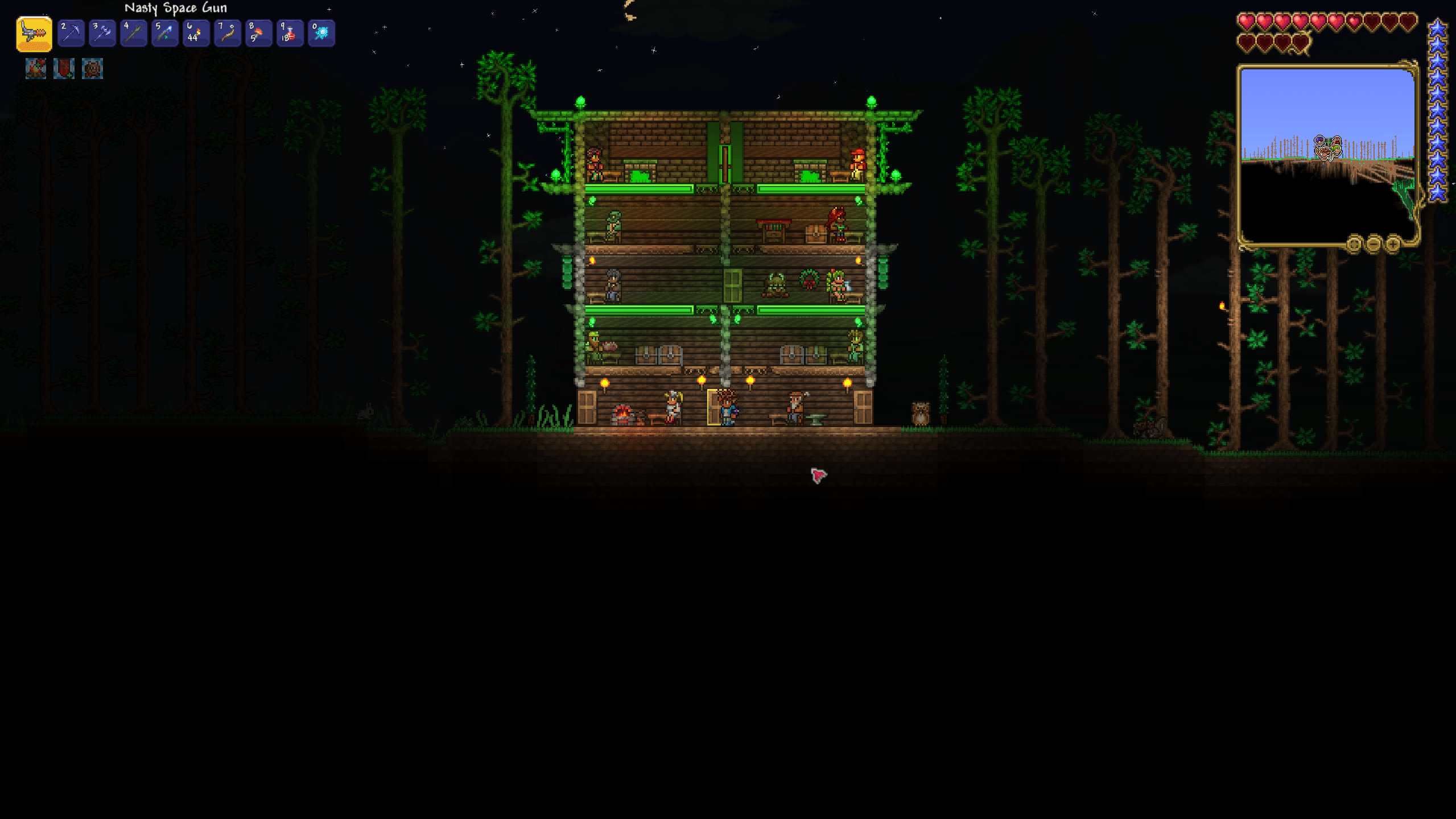Viewport: 1456px width, 819px height.
Task: Dismiss the Campfire regeneration buff
Action: (35, 69)
